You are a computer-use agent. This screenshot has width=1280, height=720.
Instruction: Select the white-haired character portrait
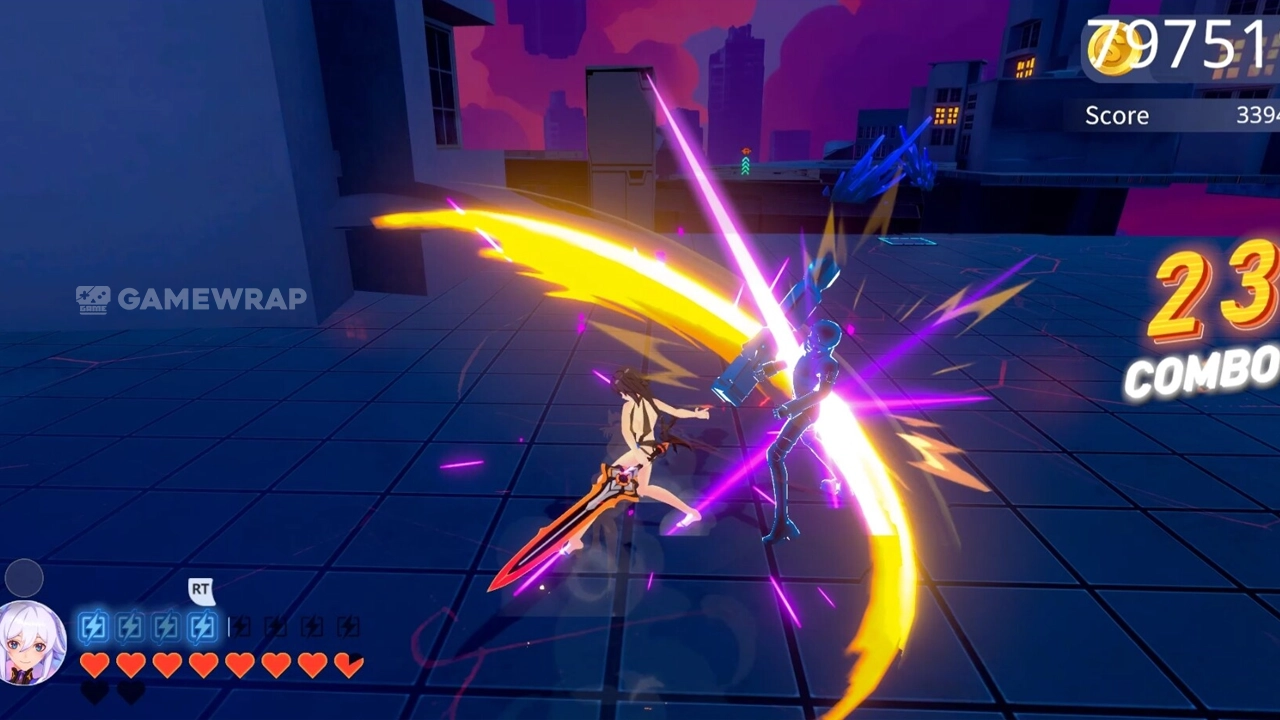pyautogui.click(x=31, y=643)
